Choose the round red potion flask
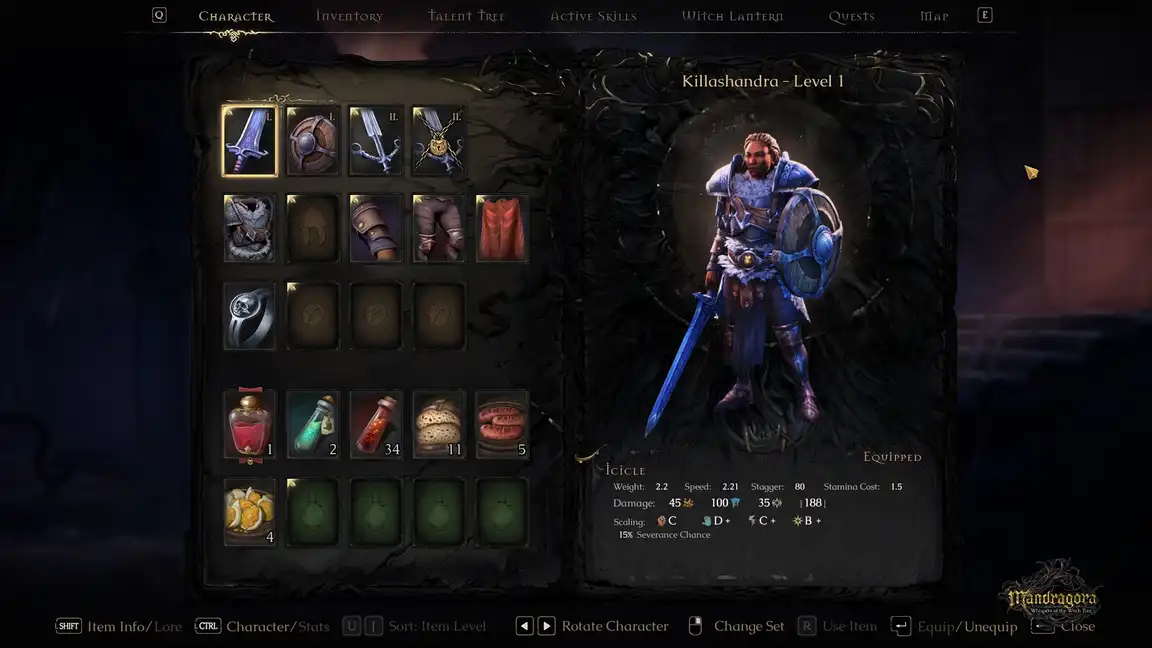 [x=250, y=425]
